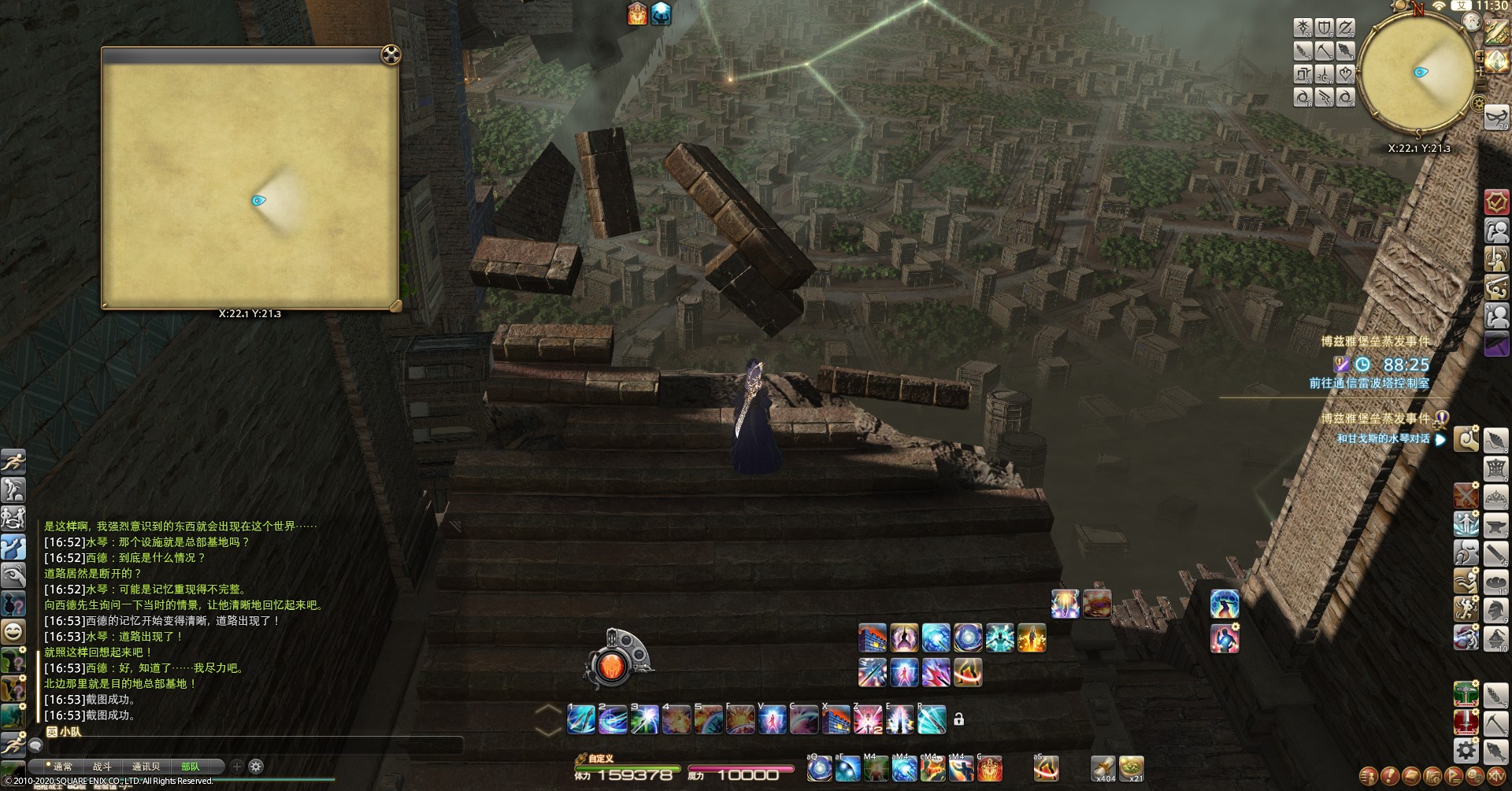This screenshot has height=791, width=1512.
Task: Switch to the 通常 chat tab
Action: click(62, 767)
